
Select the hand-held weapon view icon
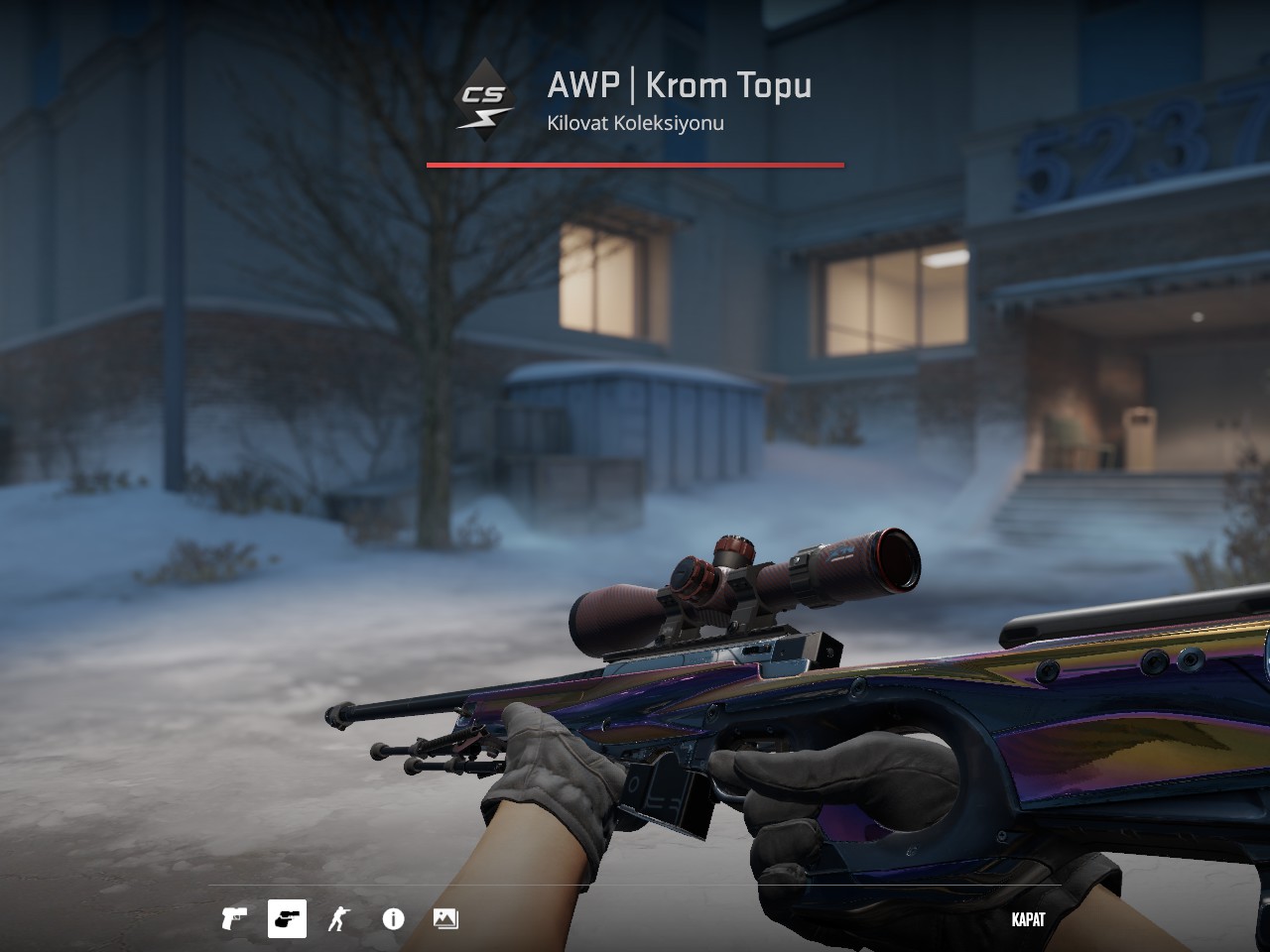click(x=287, y=919)
